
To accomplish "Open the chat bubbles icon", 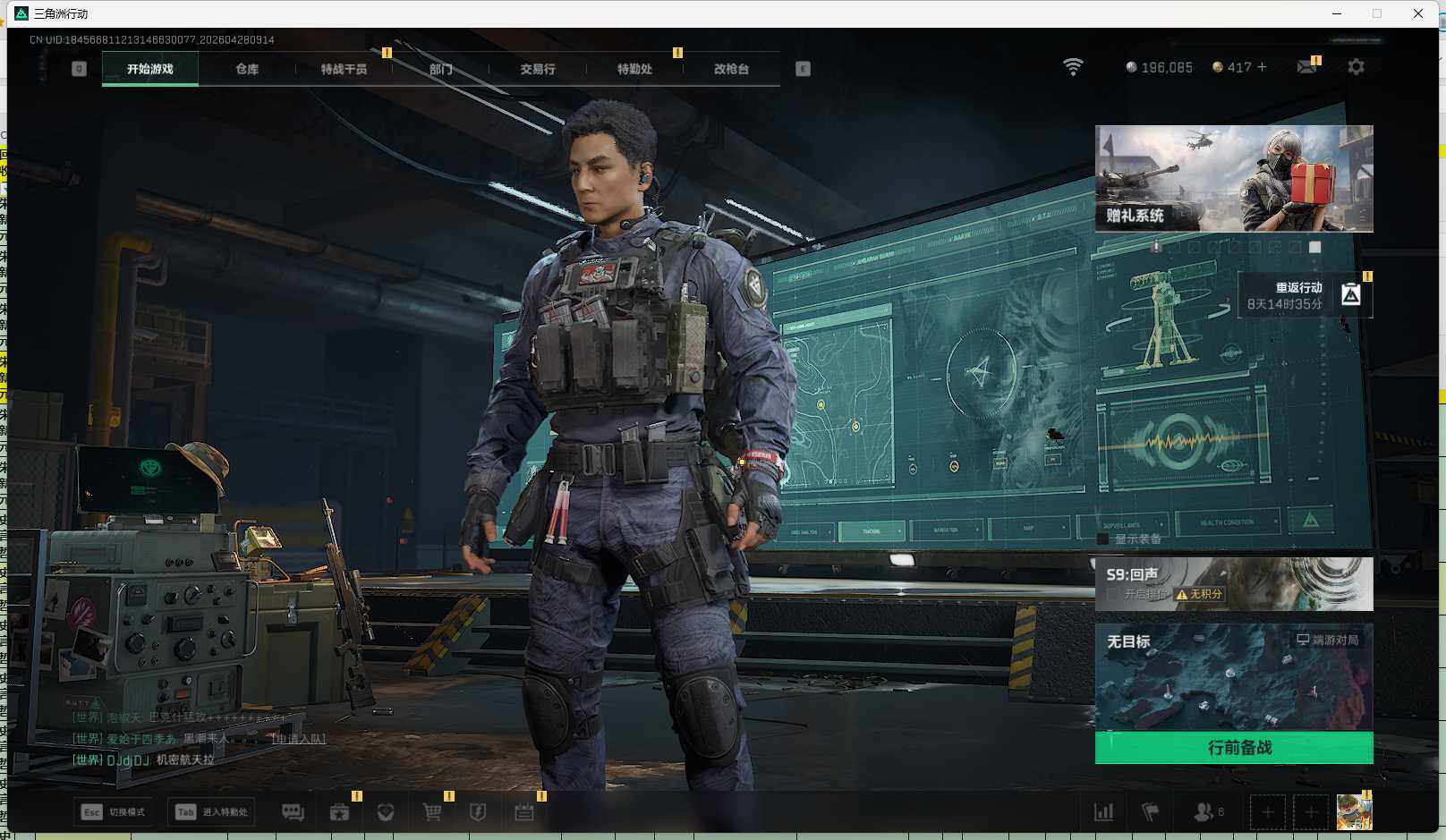I will click(293, 812).
